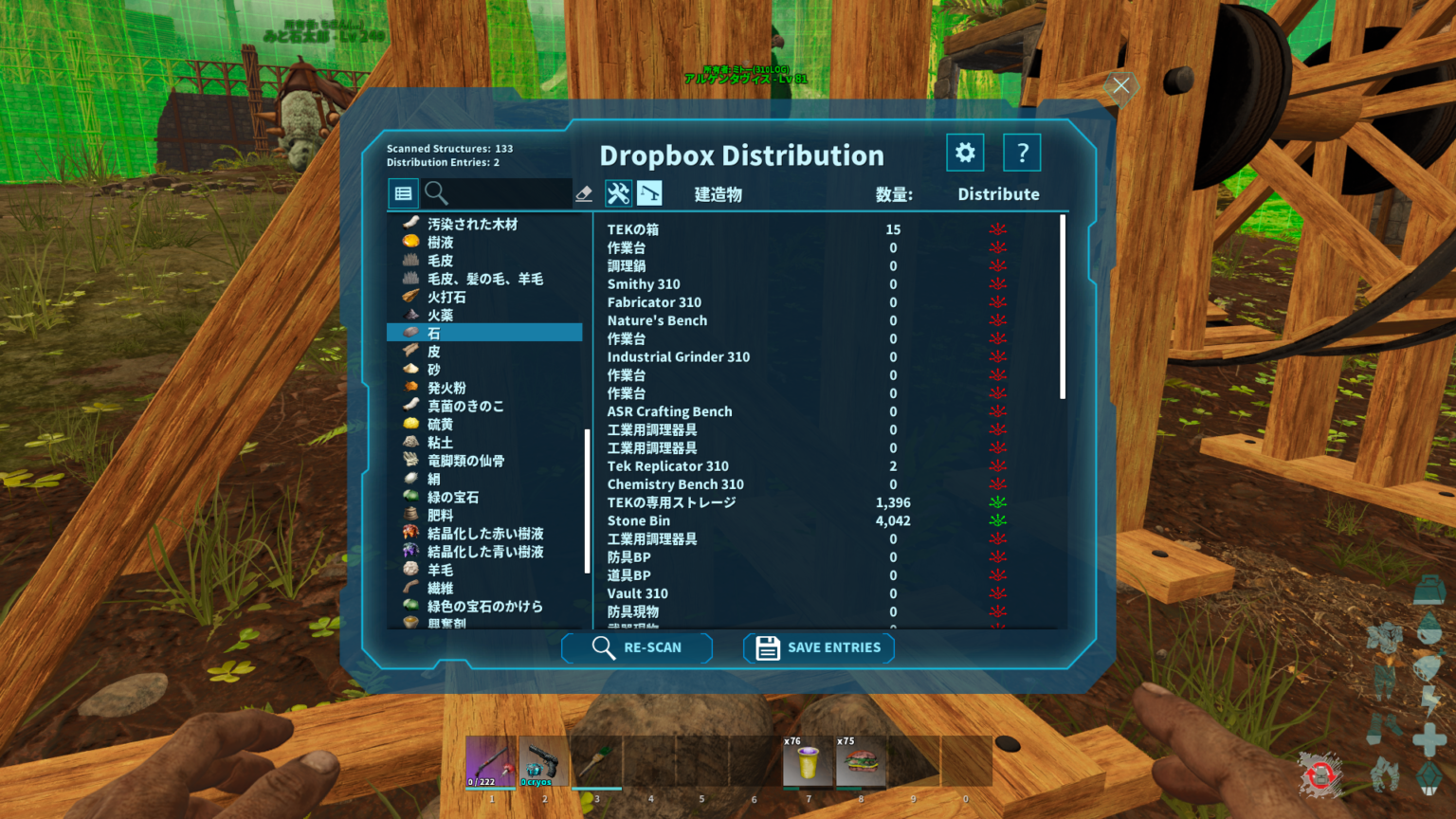Screen dimensions: 1456x819
Task: Disable distribution for TEKの専用ストレージ
Action: tap(997, 501)
